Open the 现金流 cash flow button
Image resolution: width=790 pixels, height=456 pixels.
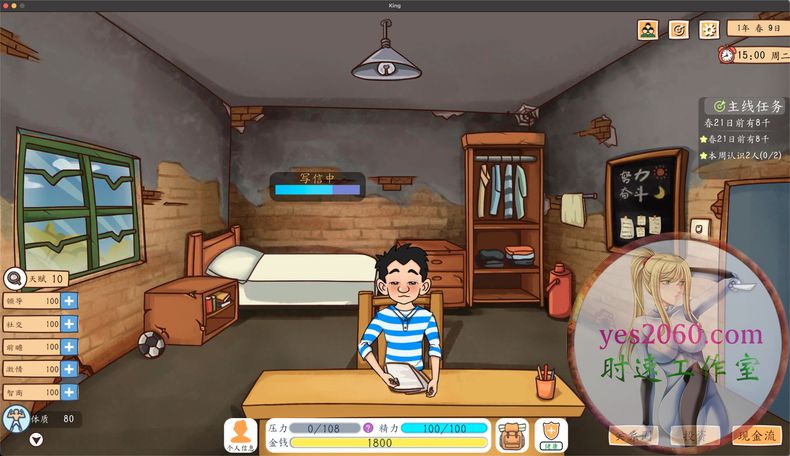point(757,436)
